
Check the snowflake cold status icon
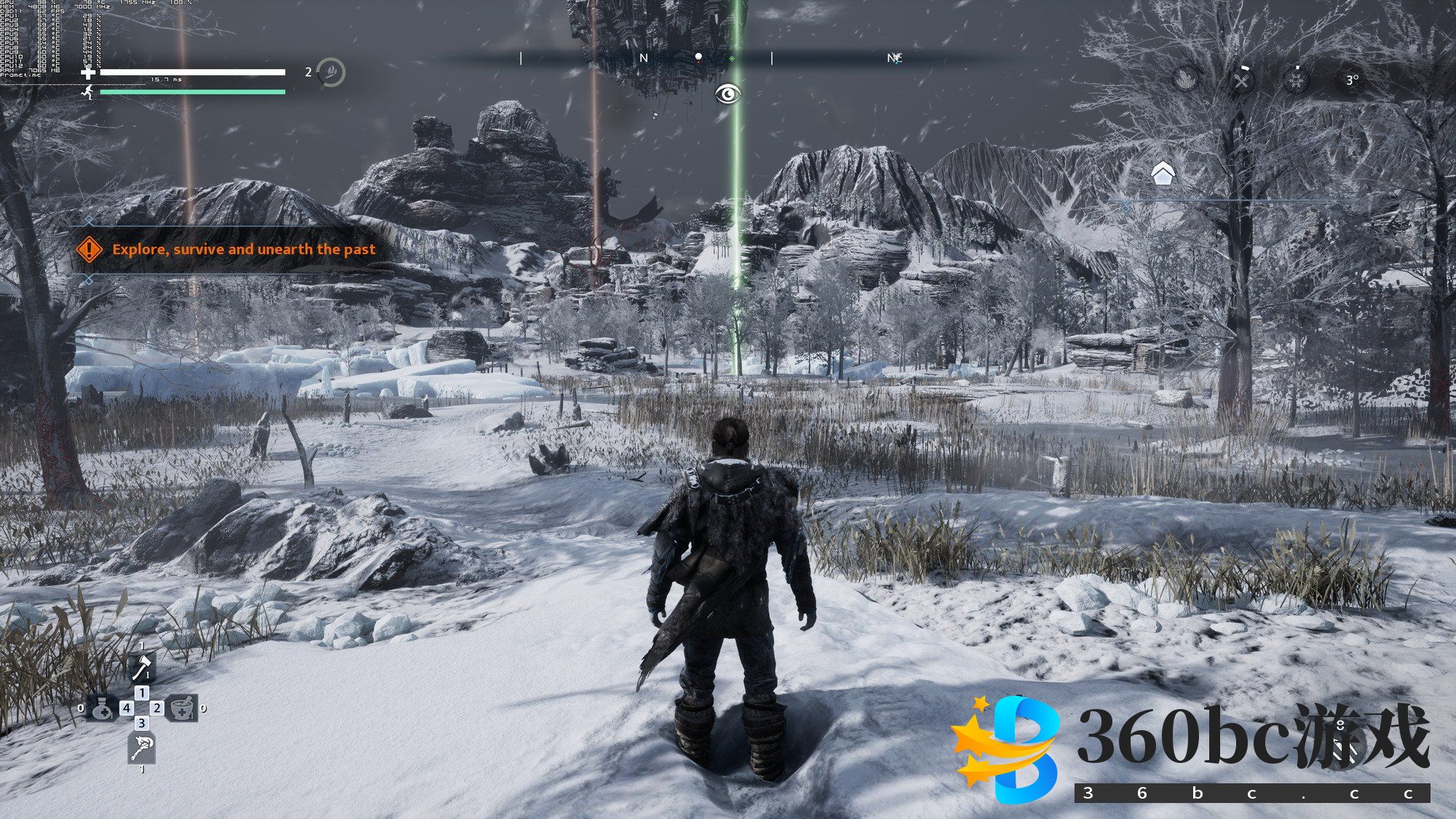click(1297, 79)
